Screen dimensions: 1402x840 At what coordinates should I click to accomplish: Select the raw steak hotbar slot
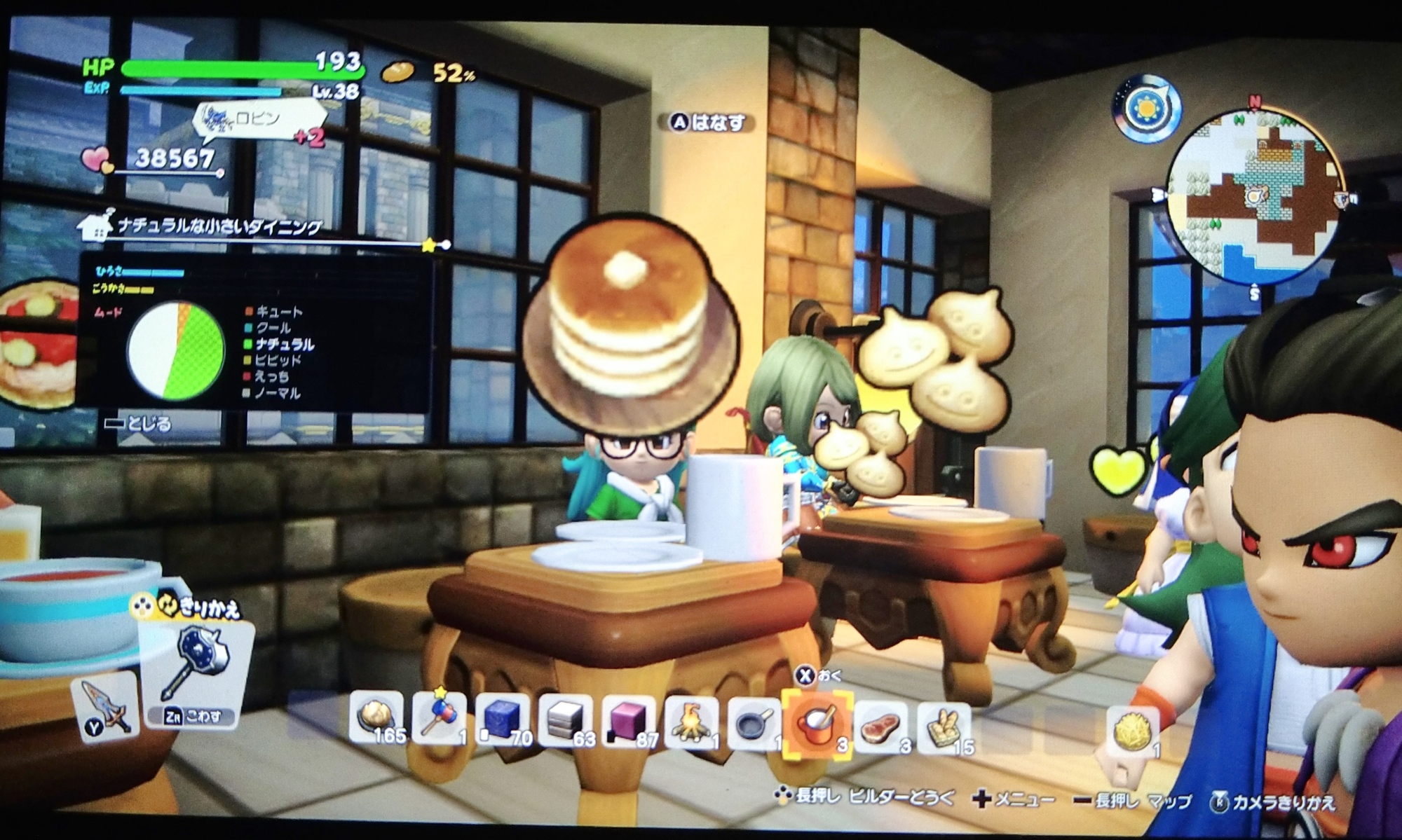[x=880, y=727]
